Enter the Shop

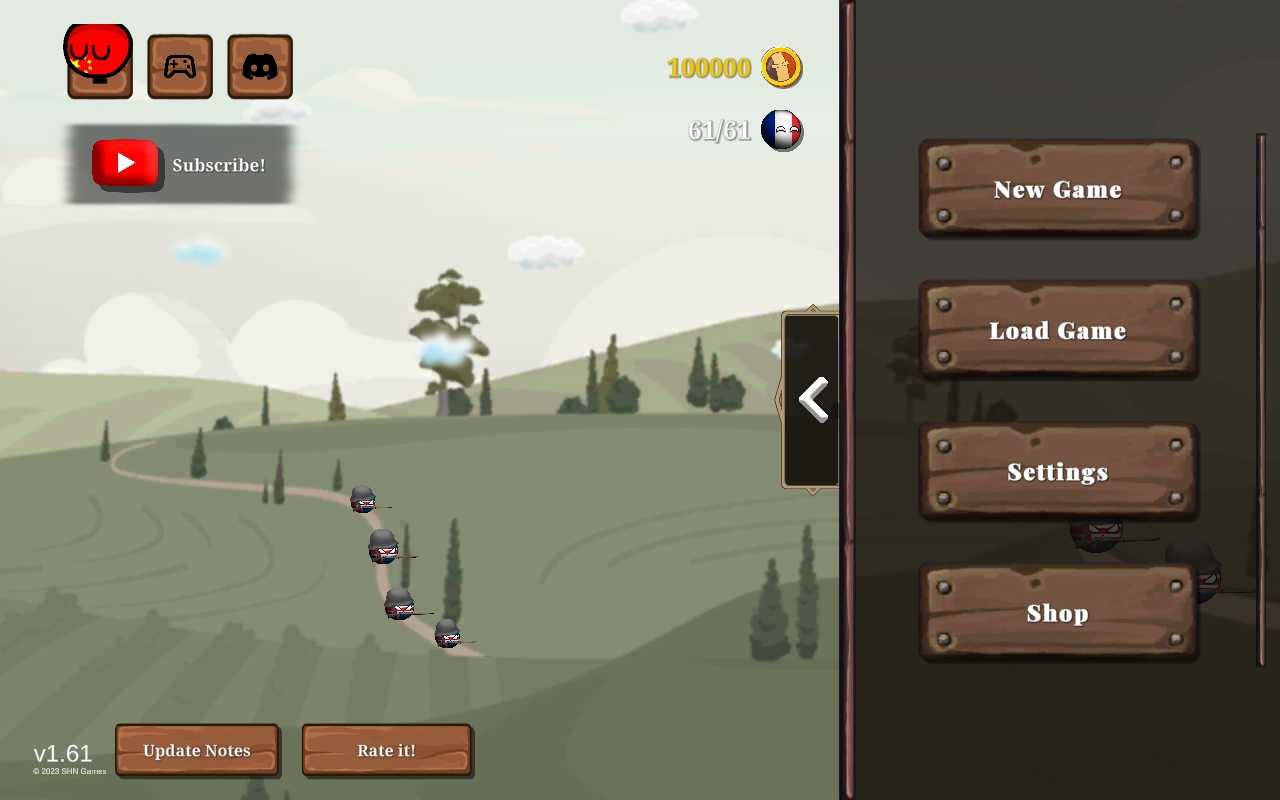1058,613
